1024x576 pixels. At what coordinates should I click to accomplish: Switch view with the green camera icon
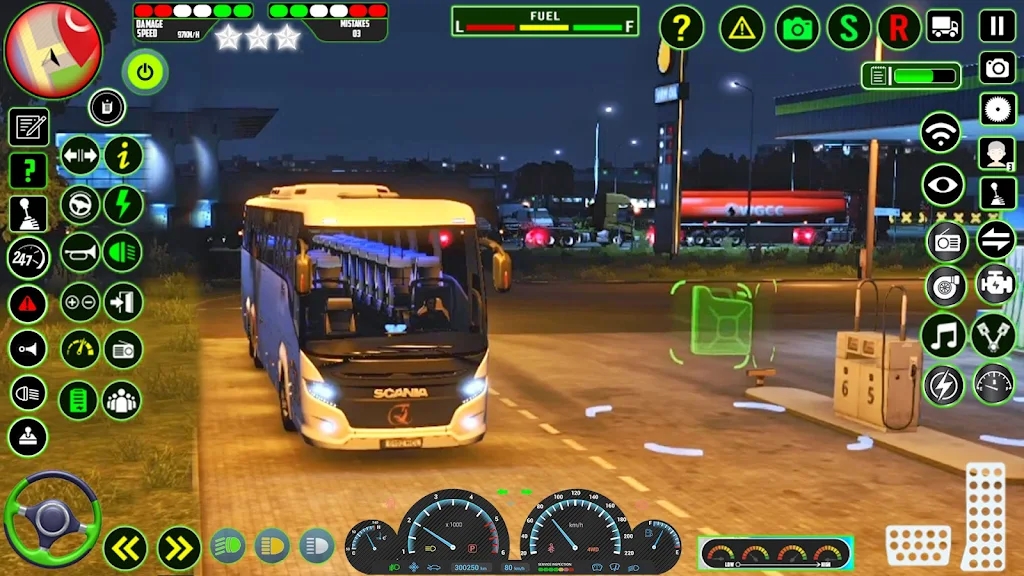(797, 28)
